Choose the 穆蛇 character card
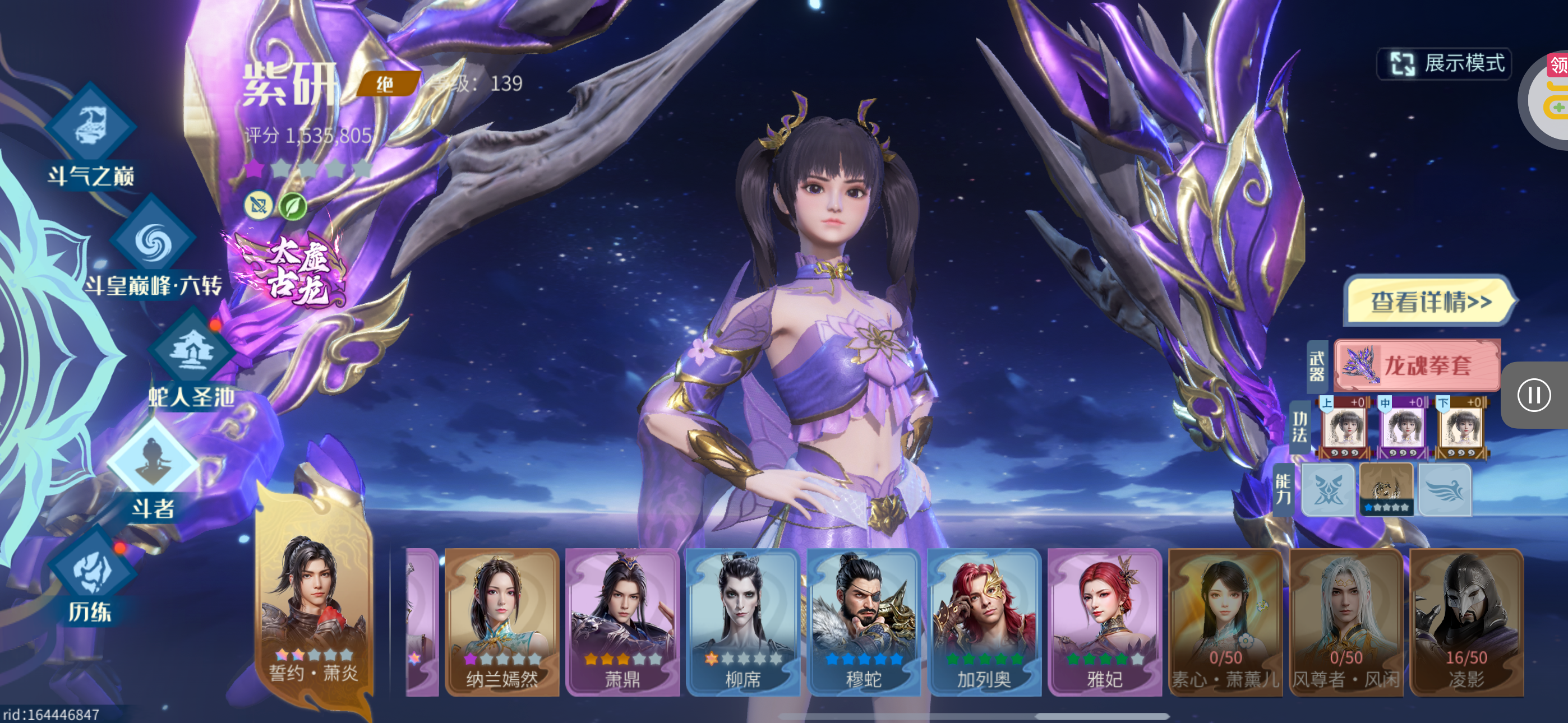The width and height of the screenshot is (1568, 723). [x=863, y=622]
